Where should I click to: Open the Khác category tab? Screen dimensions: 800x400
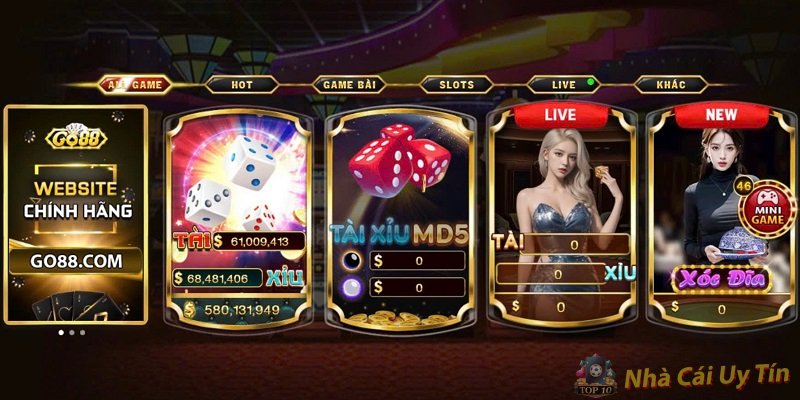click(x=671, y=85)
